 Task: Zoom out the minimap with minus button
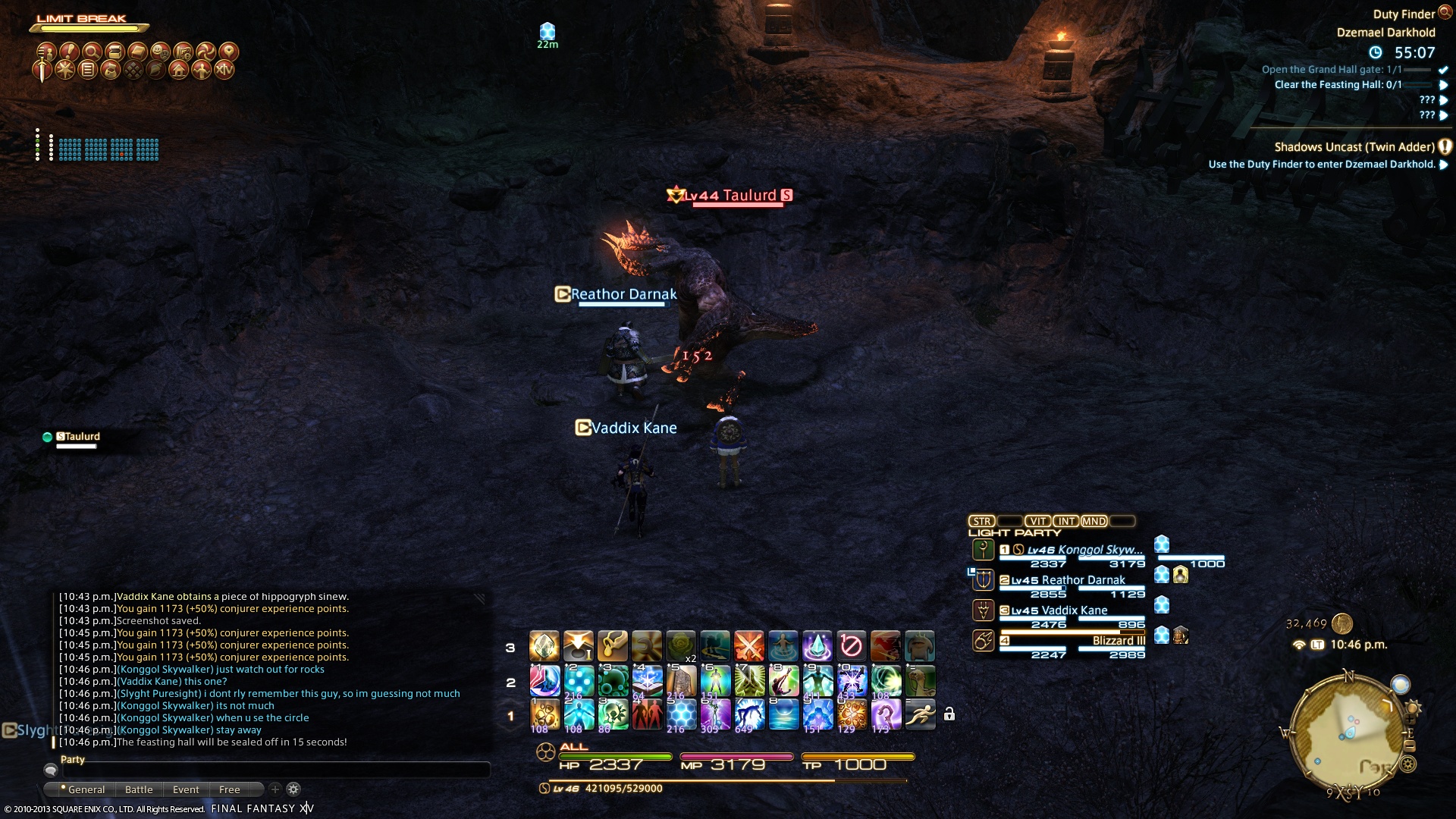point(1410,746)
